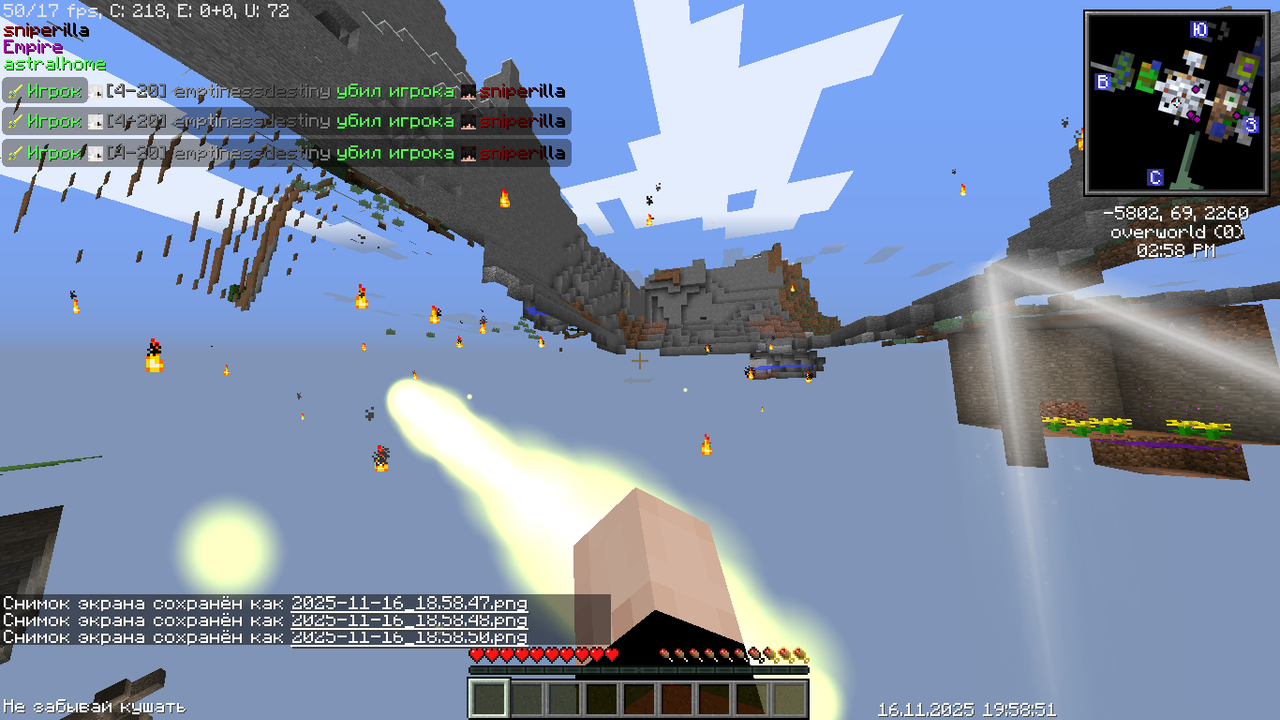This screenshot has width=1280, height=720.
Task: Click the В direction marker on the minimap
Action: click(x=1103, y=80)
